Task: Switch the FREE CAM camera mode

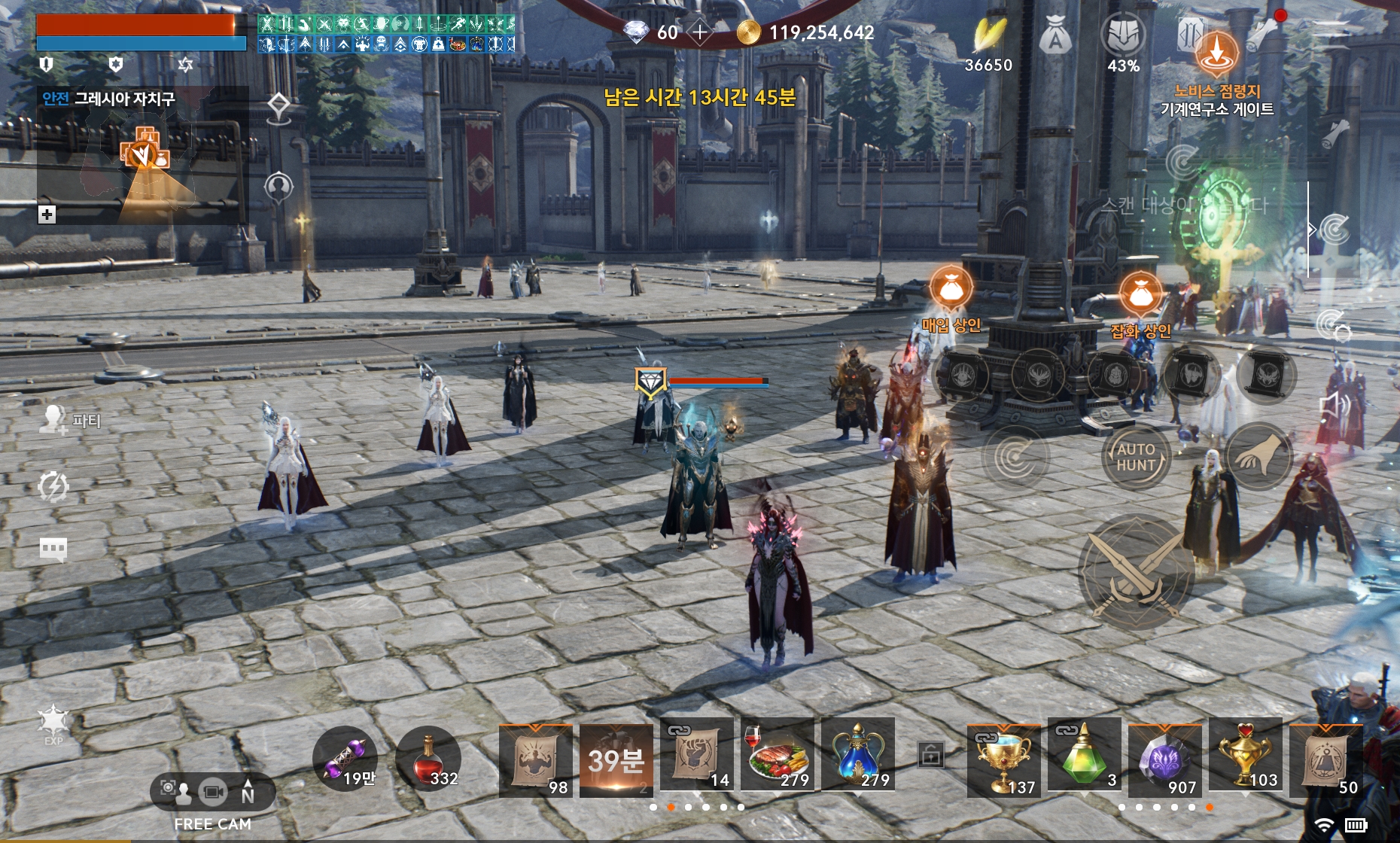Action: pos(213,792)
